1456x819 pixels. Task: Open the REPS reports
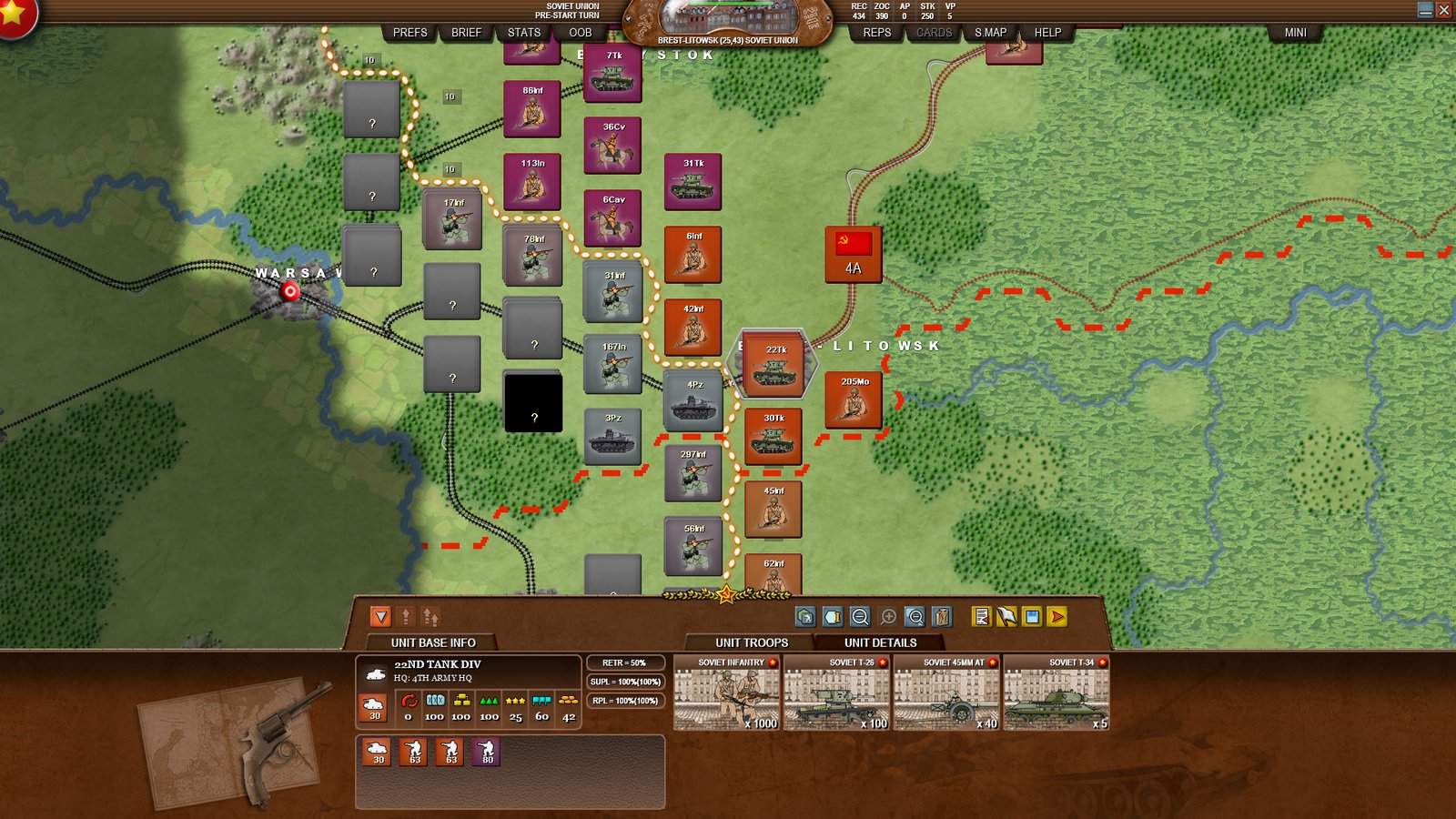(876, 33)
